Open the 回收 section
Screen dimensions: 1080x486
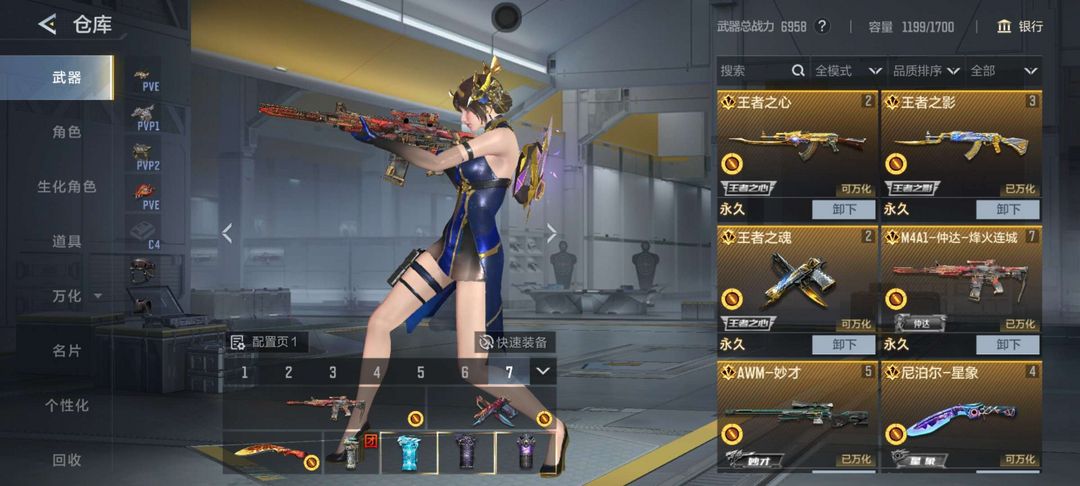[x=67, y=460]
